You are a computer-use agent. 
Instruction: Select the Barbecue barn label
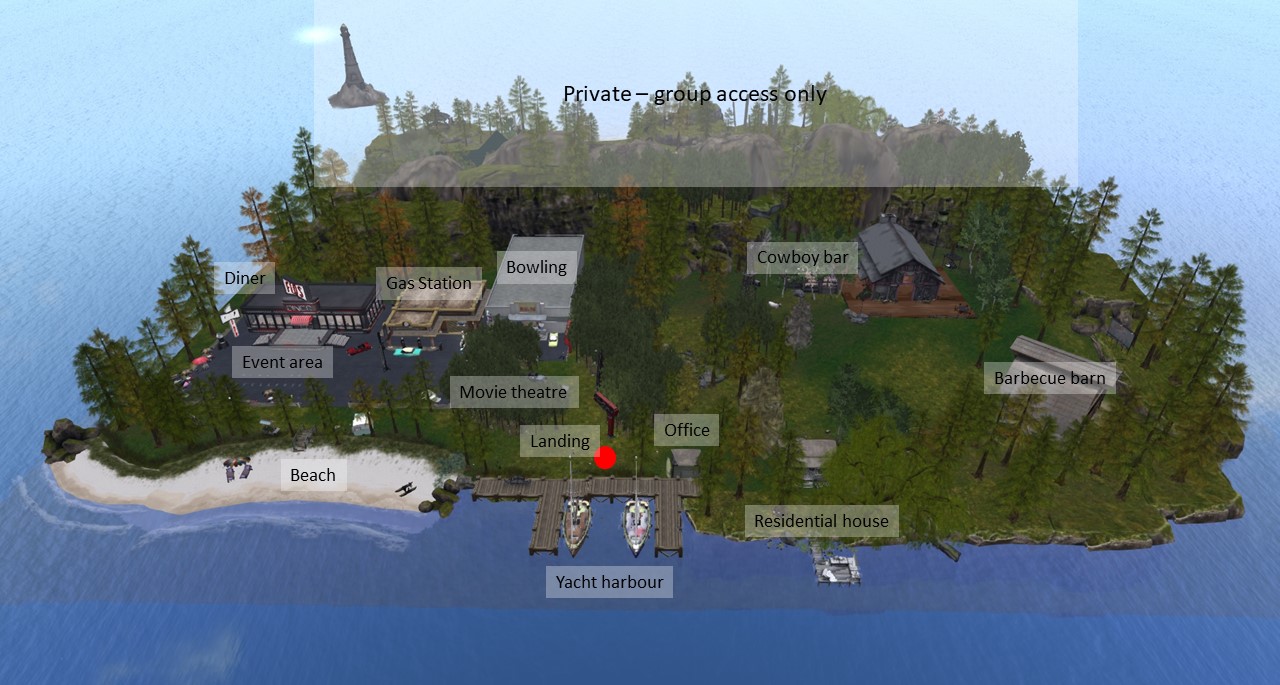(1049, 378)
